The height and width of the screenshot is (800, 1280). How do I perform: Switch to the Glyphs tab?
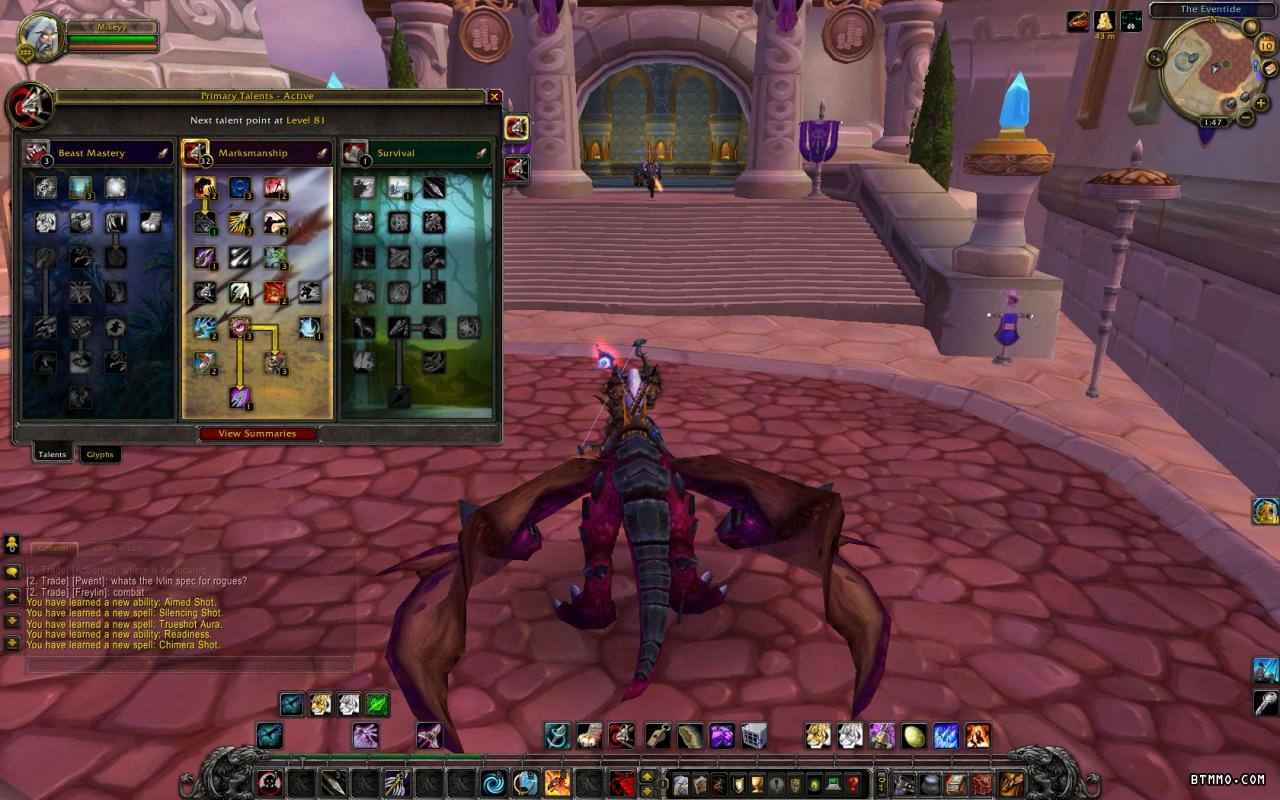pyautogui.click(x=100, y=454)
